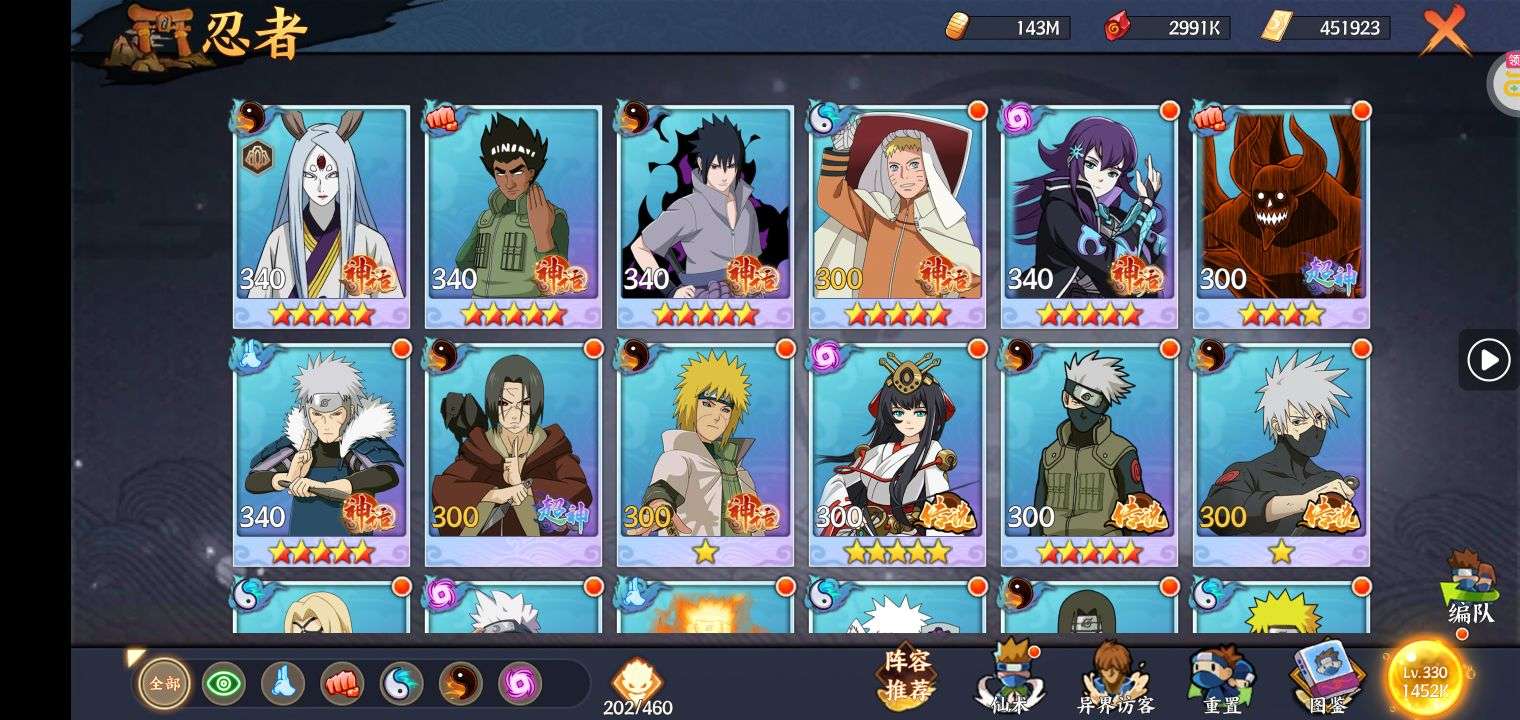Filter ninjas by the red fist type
The height and width of the screenshot is (720, 1520).
[342, 684]
